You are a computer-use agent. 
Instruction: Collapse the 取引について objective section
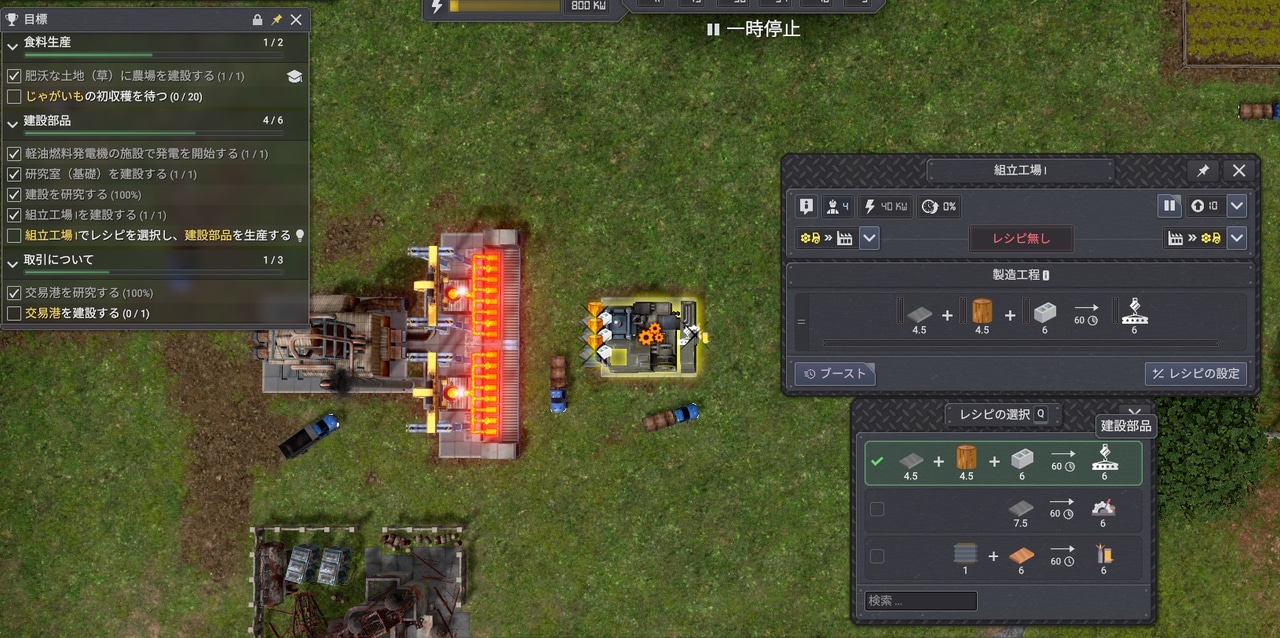(x=13, y=260)
